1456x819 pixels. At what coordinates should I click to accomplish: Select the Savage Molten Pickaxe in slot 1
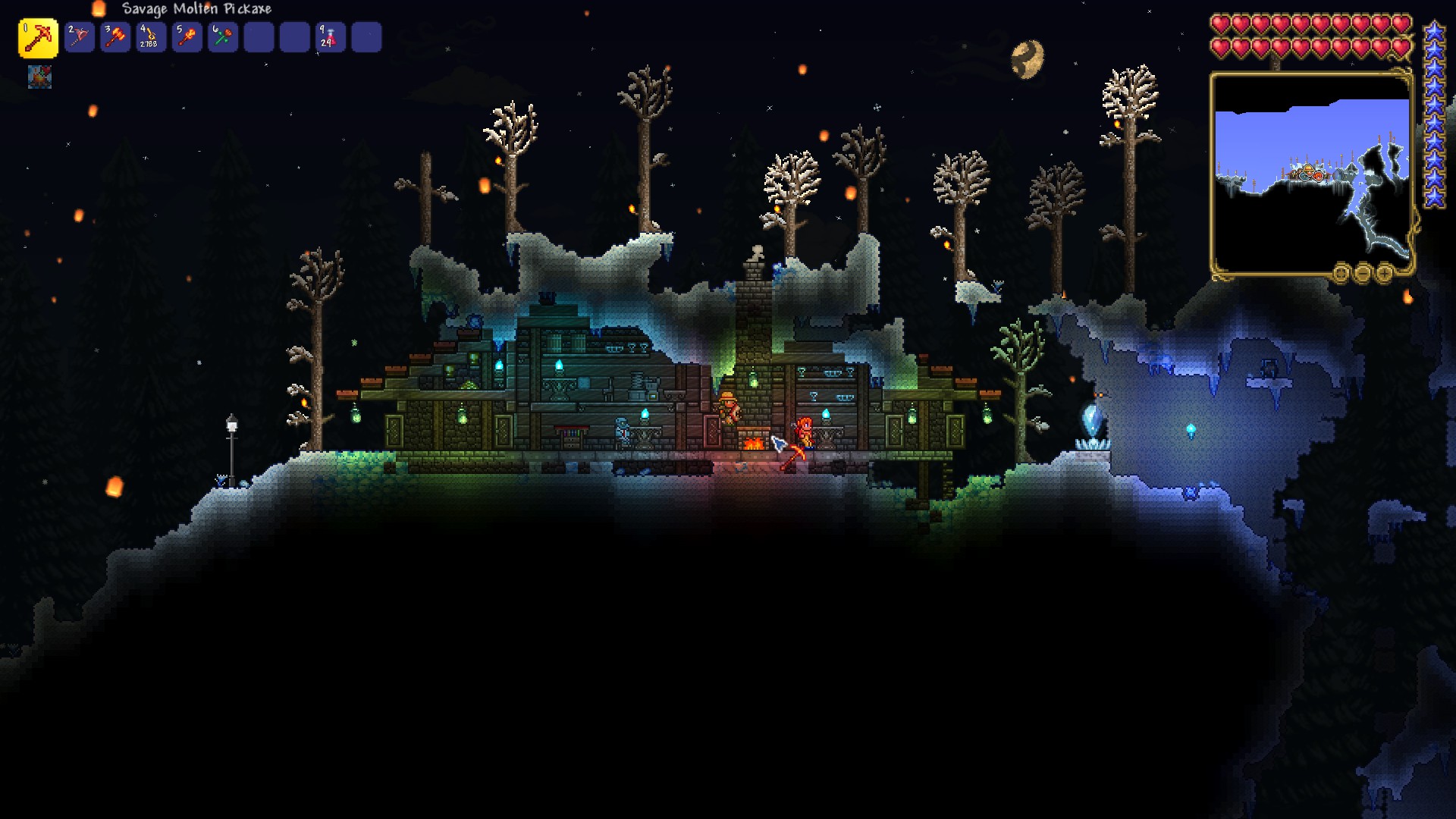[x=39, y=37]
